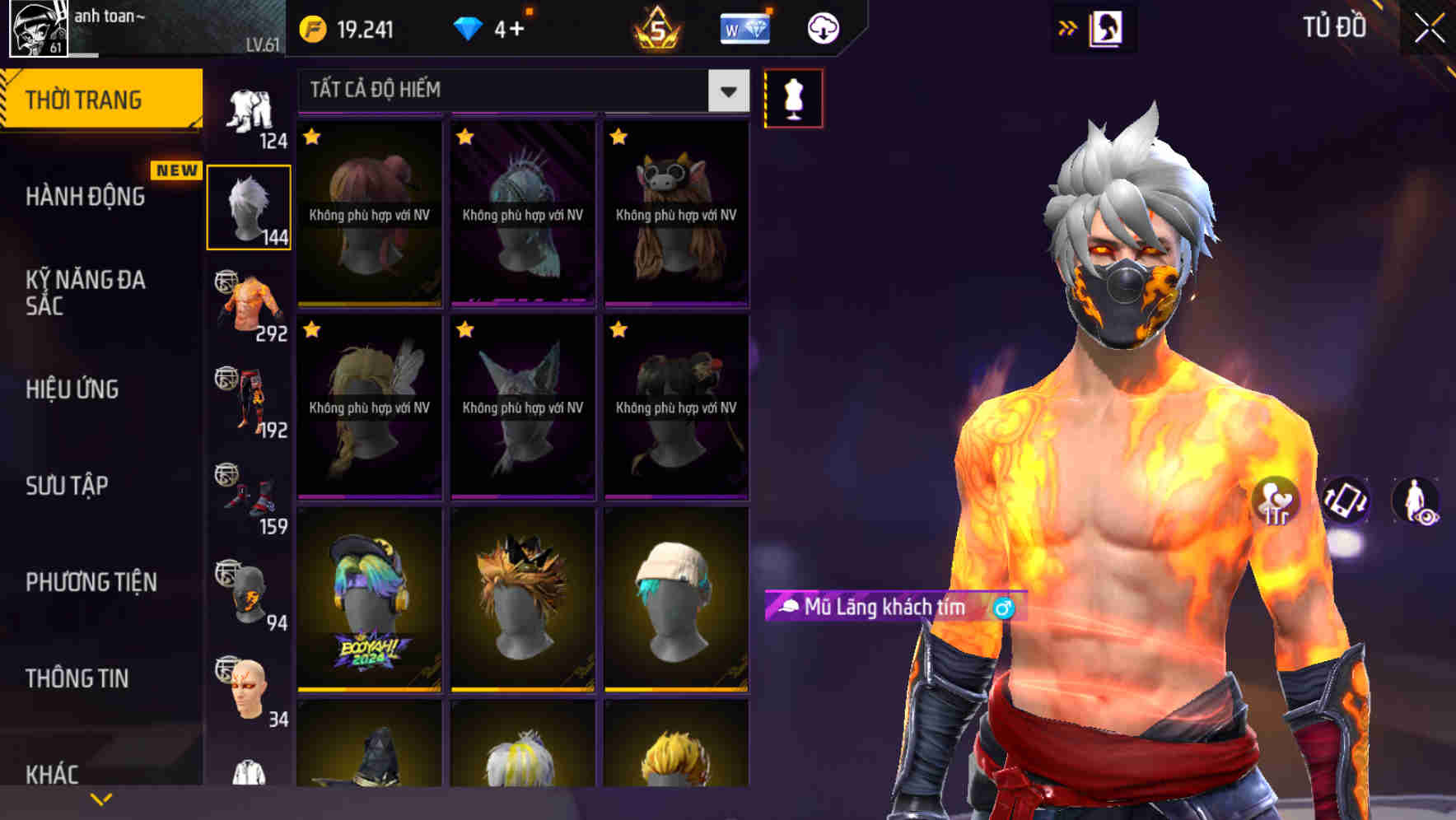The image size is (1456, 820).
Task: Toggle the favorite star on the horned animal hood item
Action: [618, 137]
